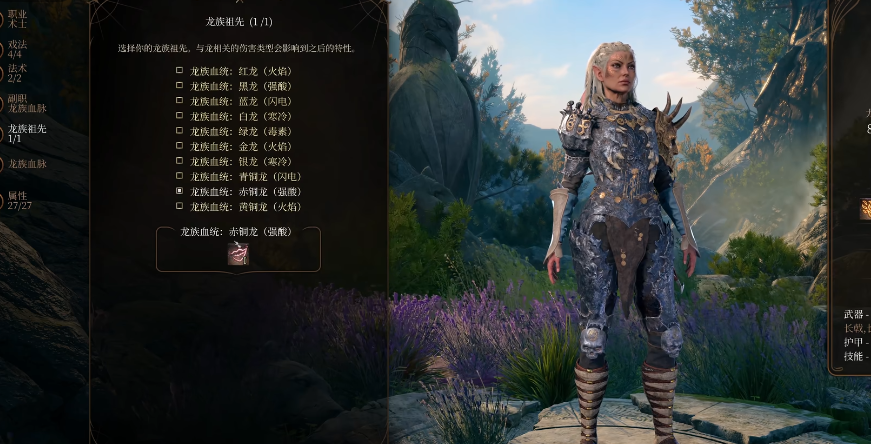This screenshot has height=444, width=871.
Task: Go to the 法术 spells section
Action: (x=18, y=73)
